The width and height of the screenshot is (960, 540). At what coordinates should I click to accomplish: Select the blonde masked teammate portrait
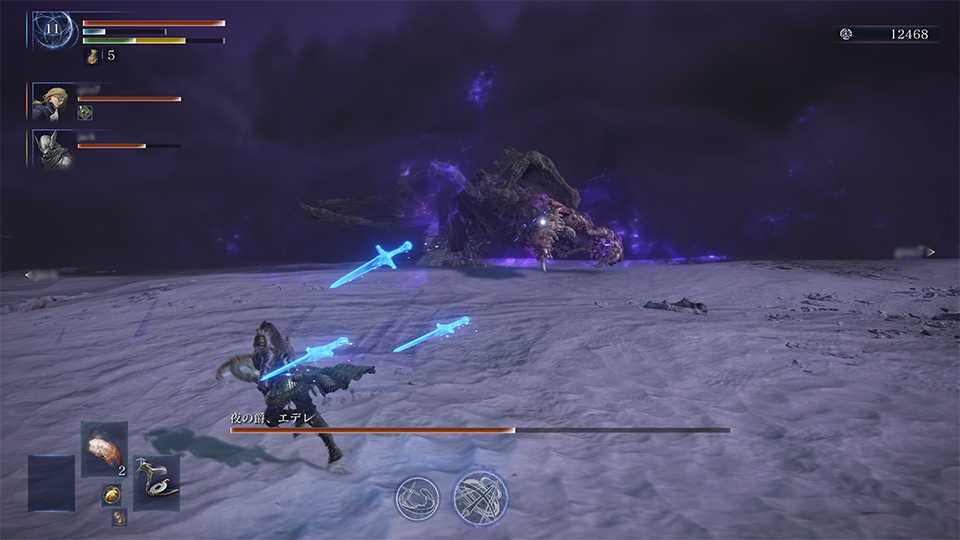click(52, 101)
